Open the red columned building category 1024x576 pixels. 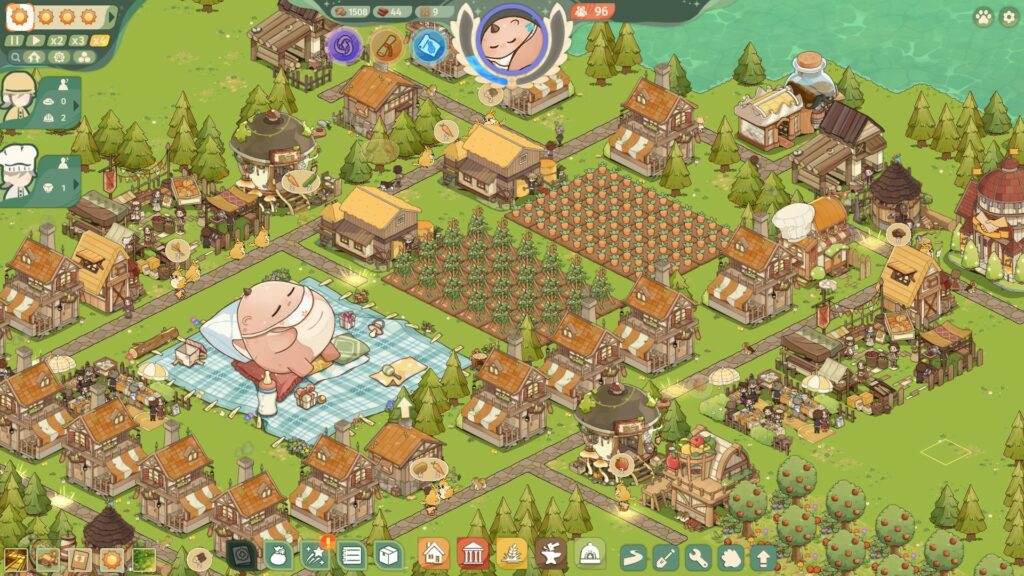(x=473, y=553)
